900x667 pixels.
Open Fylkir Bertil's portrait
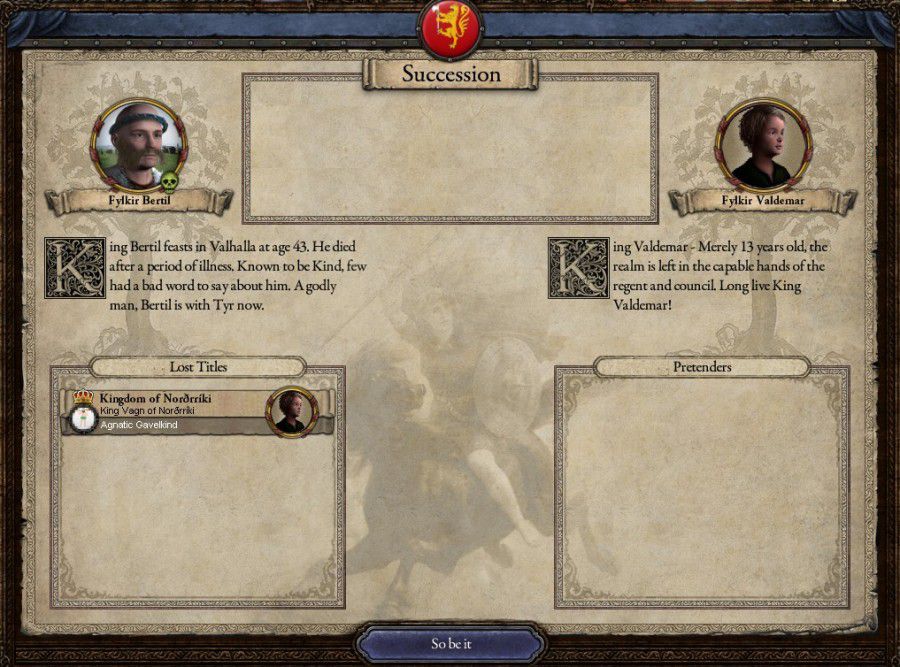138,144
